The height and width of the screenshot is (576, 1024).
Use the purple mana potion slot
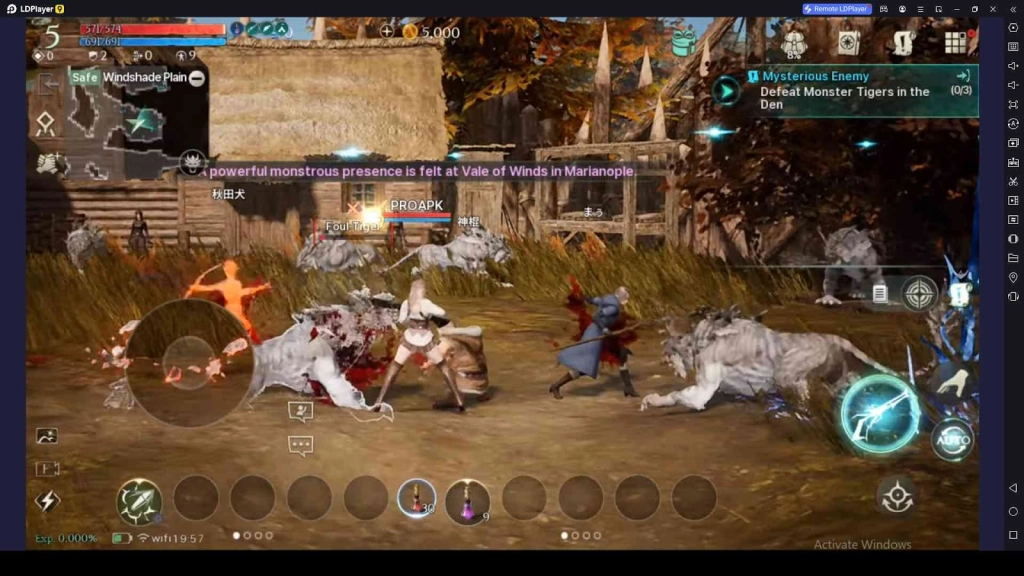coord(467,498)
